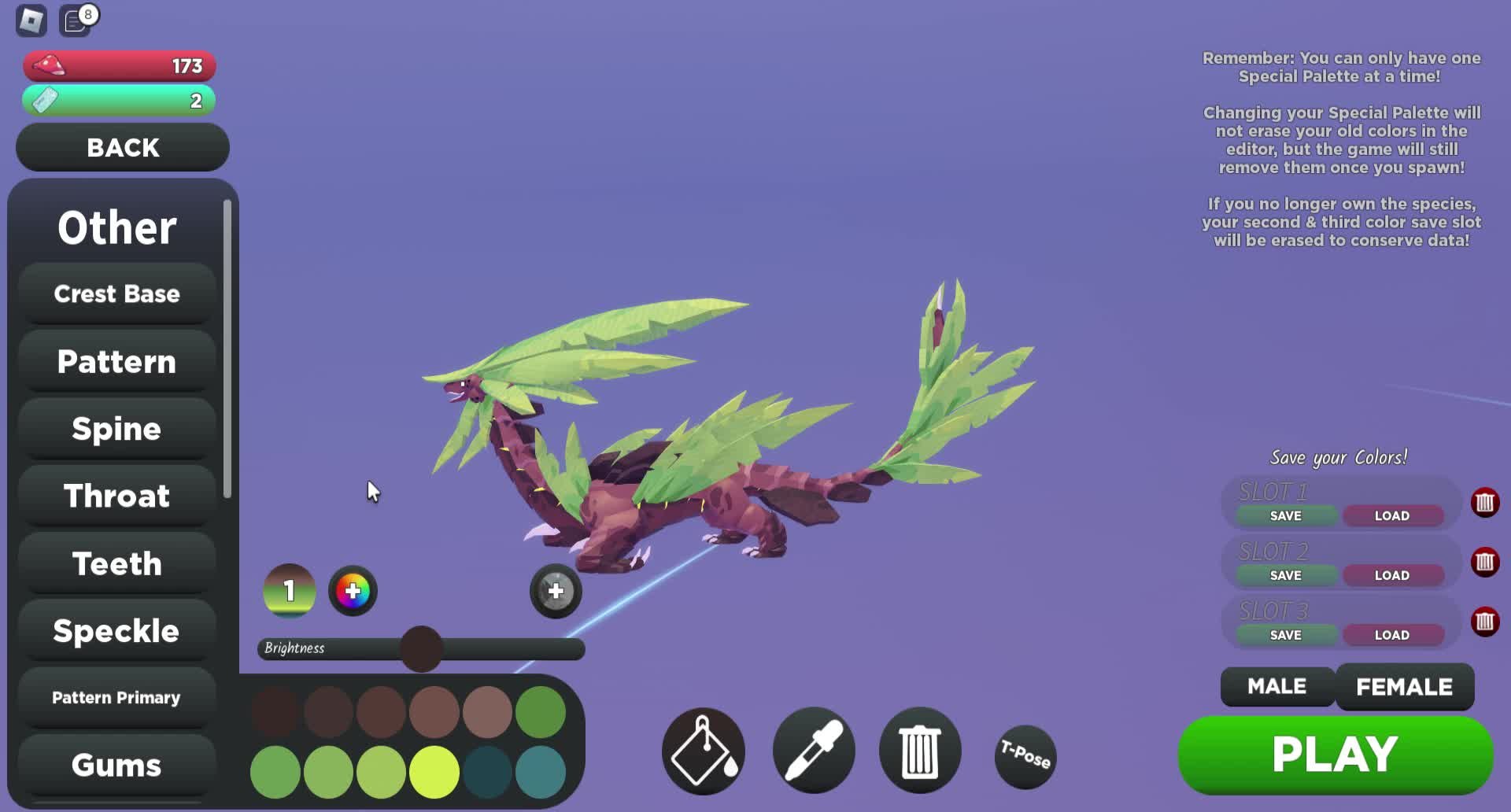Go back with the BACK button
This screenshot has width=1511, height=812.
pyautogui.click(x=123, y=147)
